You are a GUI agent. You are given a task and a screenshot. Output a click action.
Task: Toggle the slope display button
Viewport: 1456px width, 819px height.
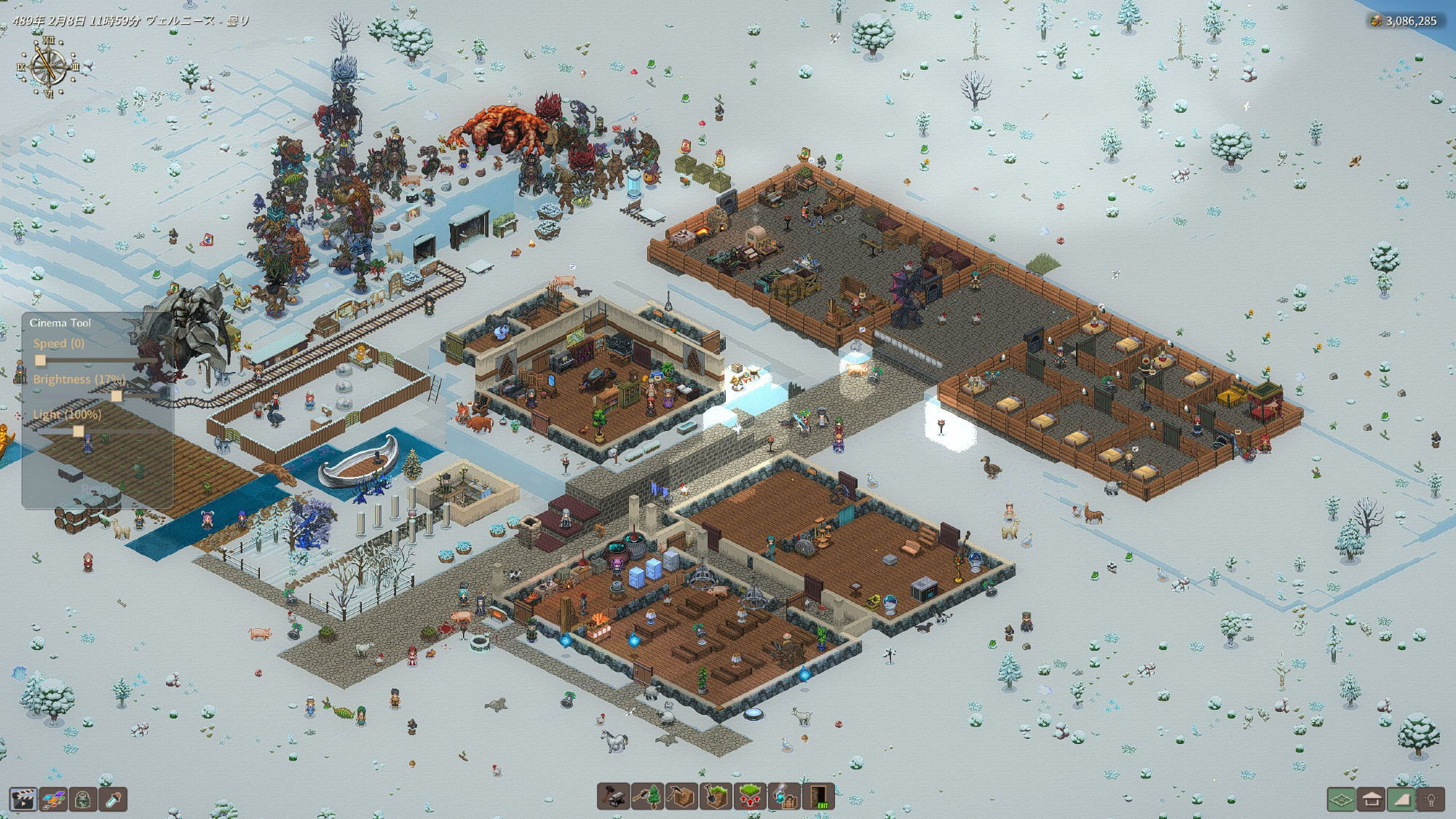[x=1401, y=799]
